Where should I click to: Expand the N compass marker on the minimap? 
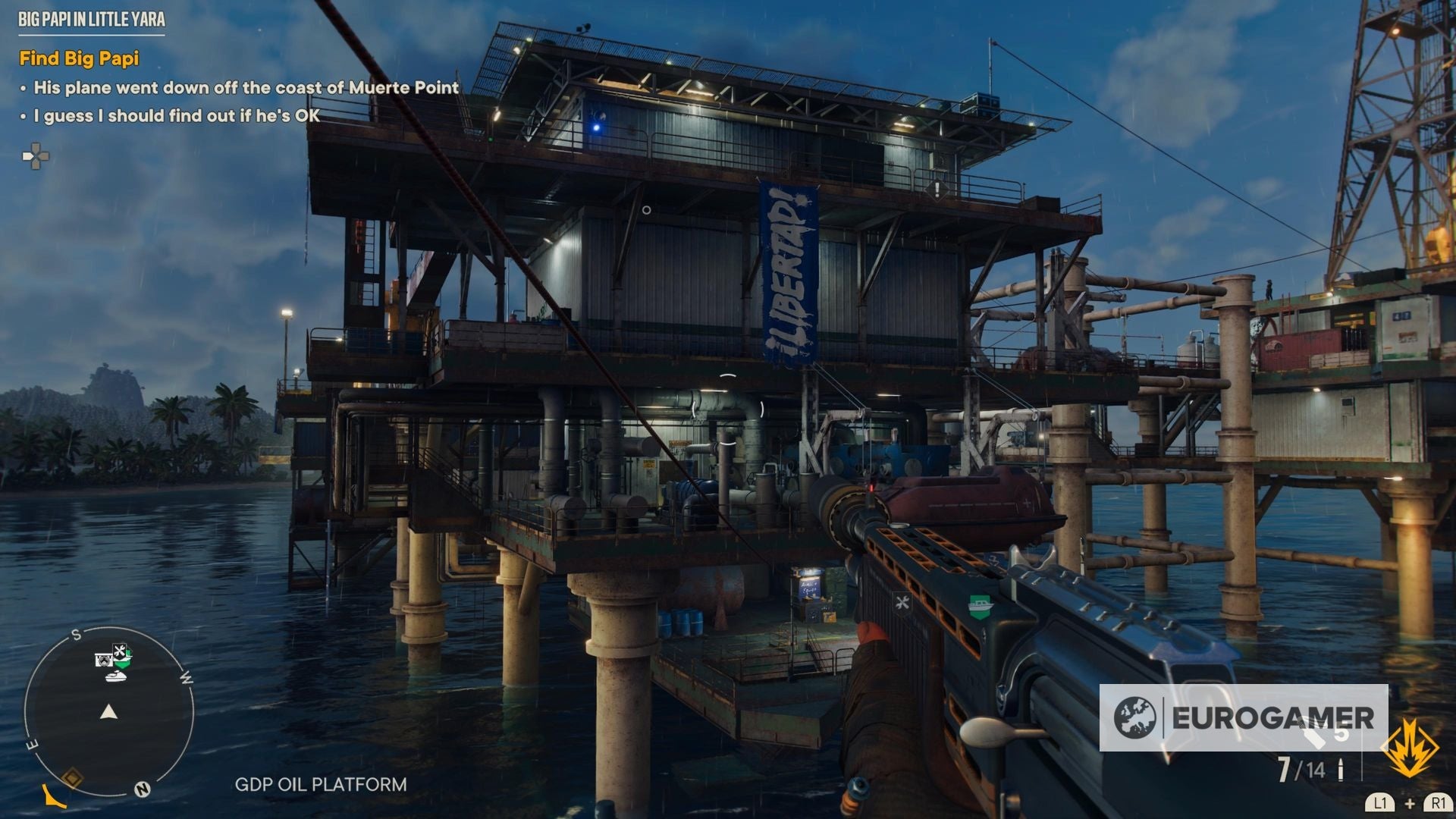[x=142, y=789]
